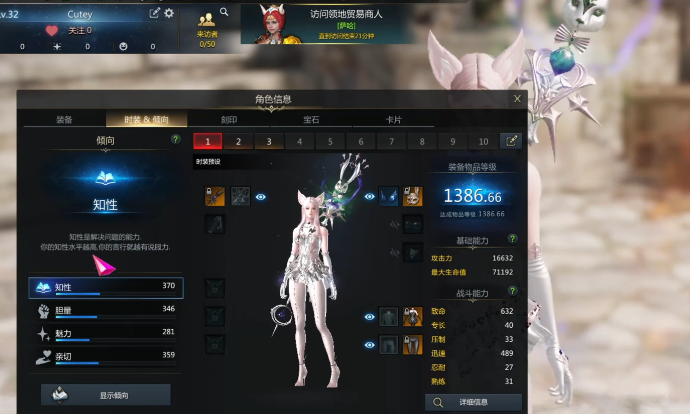Close the 角色信息 character info window
This screenshot has width=690, height=414.
517,99
